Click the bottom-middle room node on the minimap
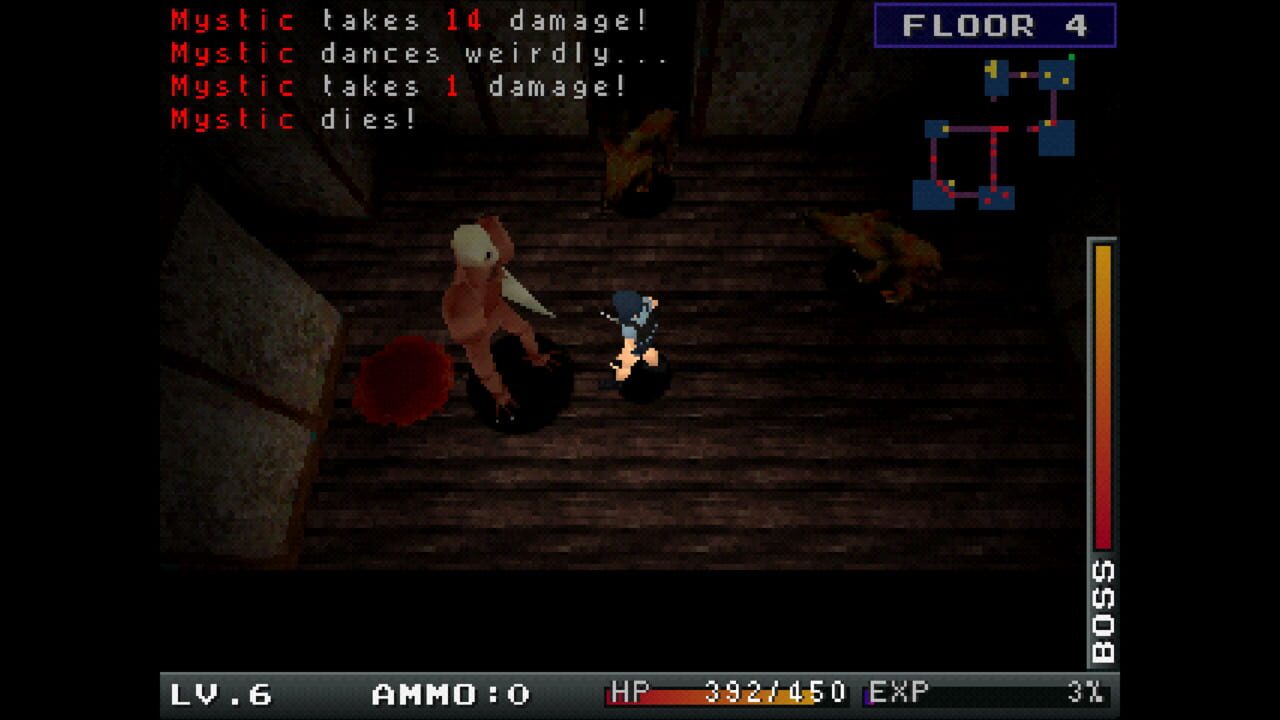The image size is (1280, 720). coord(996,198)
